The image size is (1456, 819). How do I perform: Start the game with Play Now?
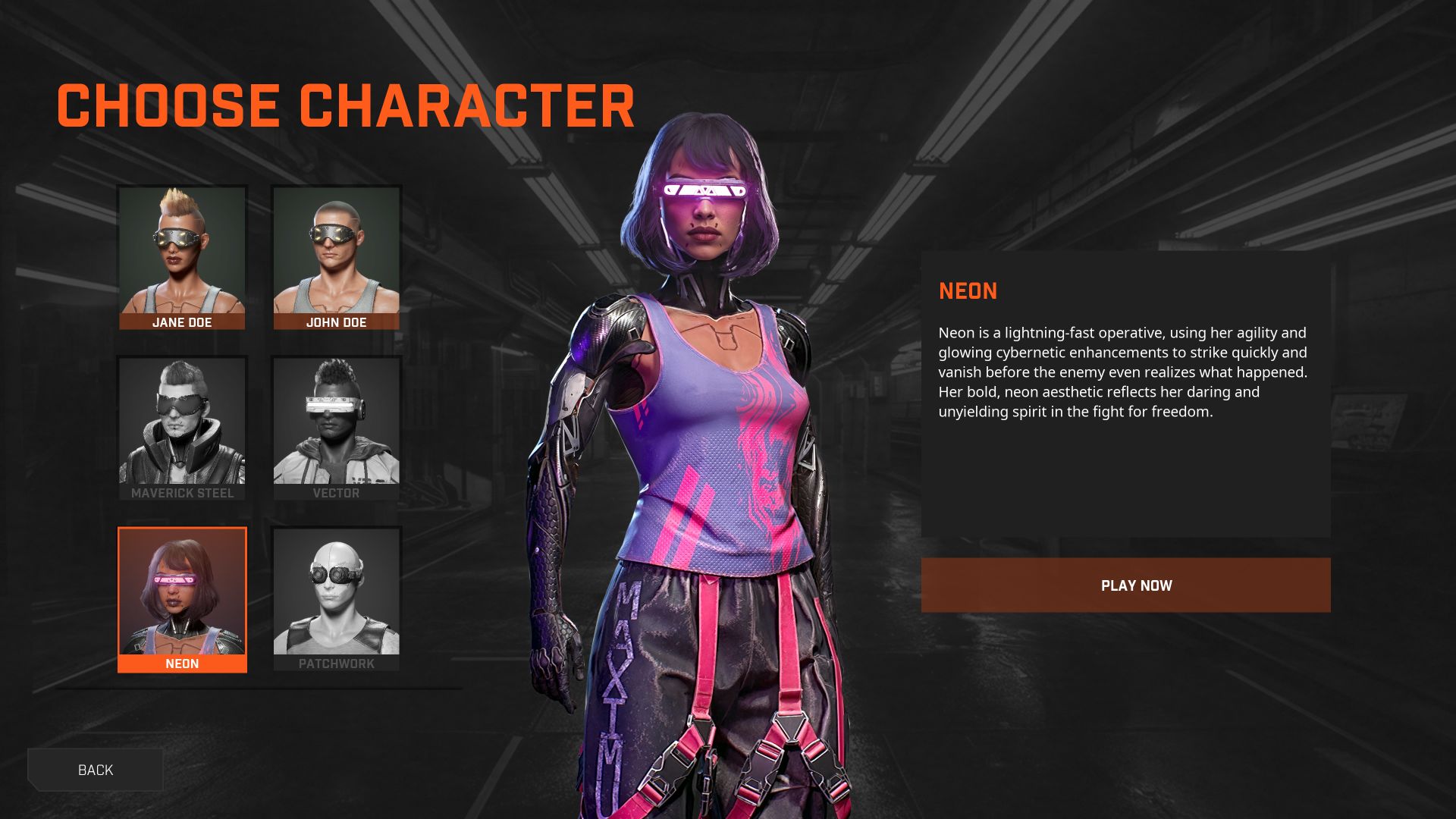(x=1125, y=585)
